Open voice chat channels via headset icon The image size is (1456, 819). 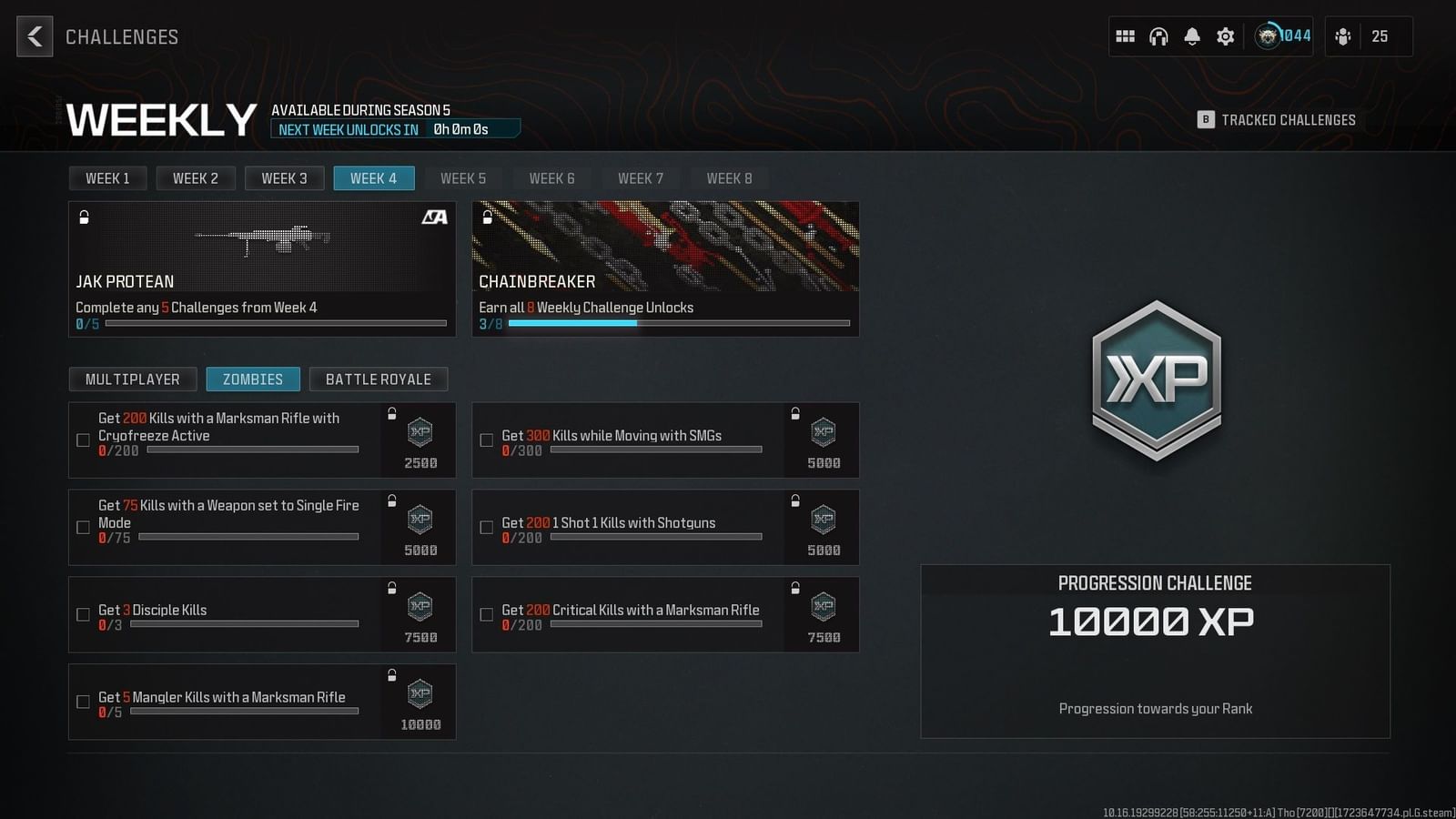tap(1158, 36)
